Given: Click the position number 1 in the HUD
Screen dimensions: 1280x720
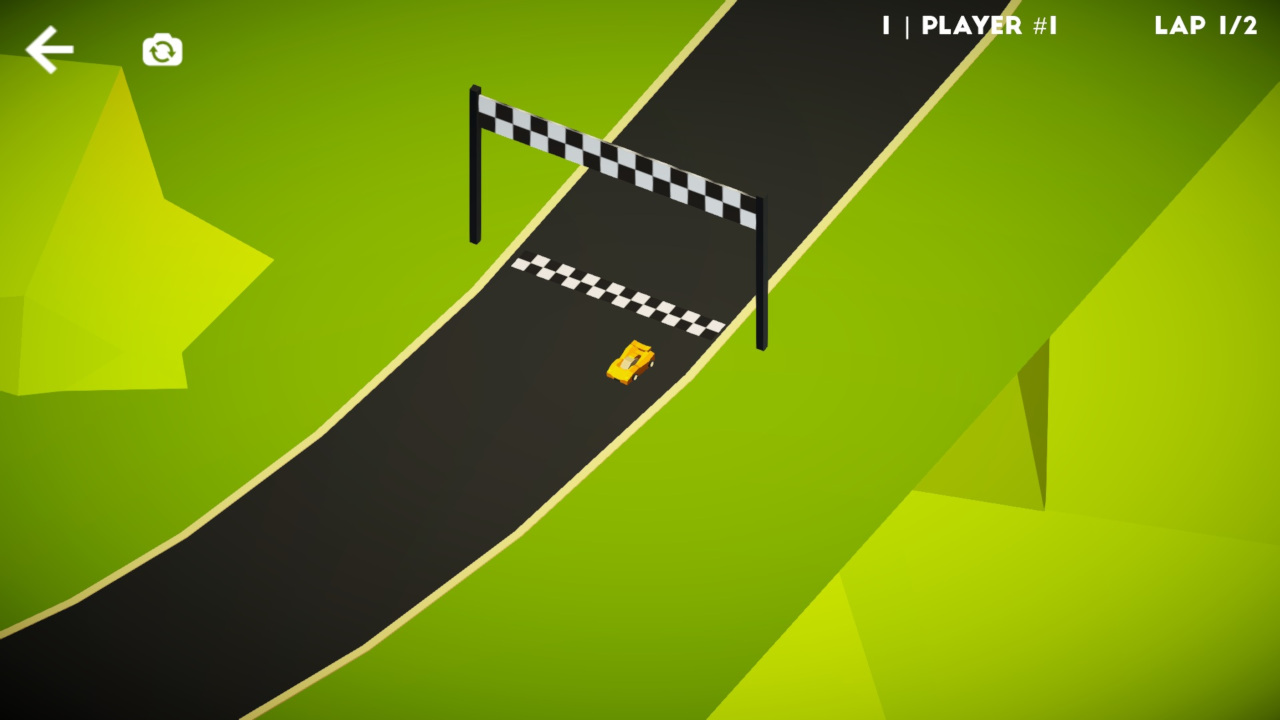Looking at the screenshot, I should [888, 26].
